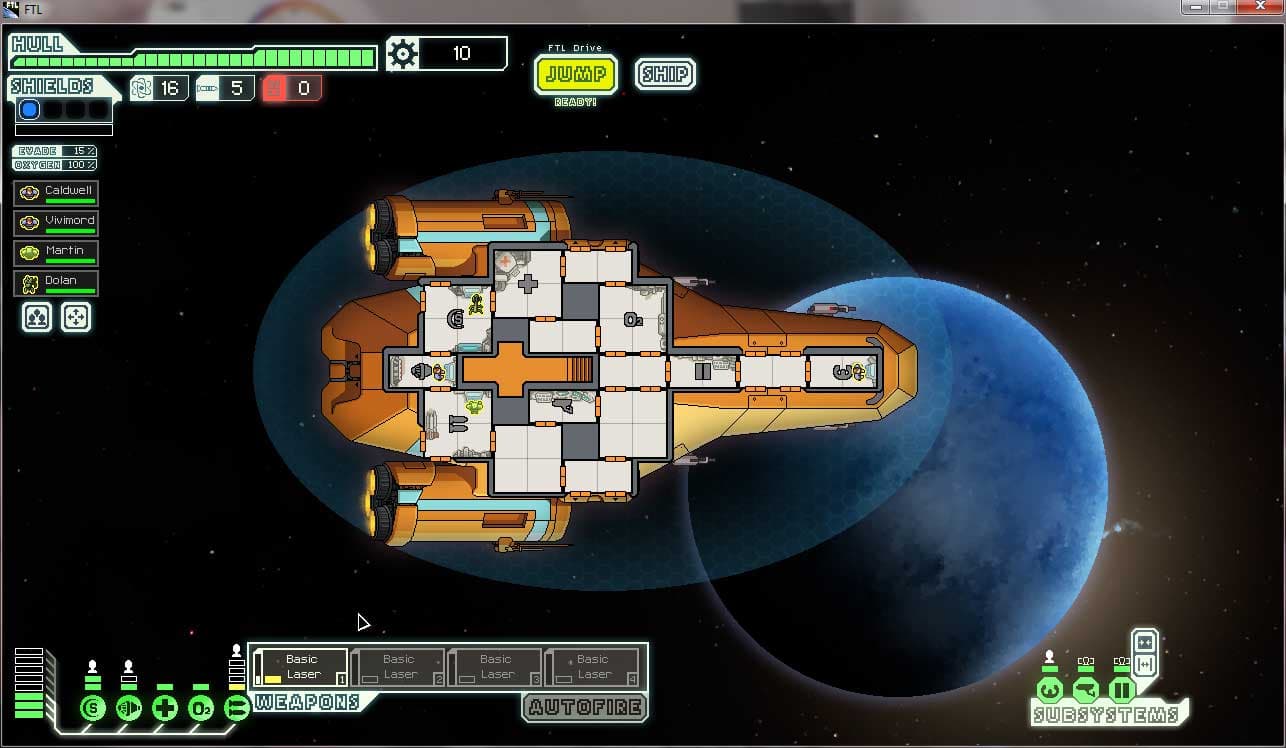The width and height of the screenshot is (1286, 748).
Task: Select crew member Caldwell
Action: (x=56, y=192)
